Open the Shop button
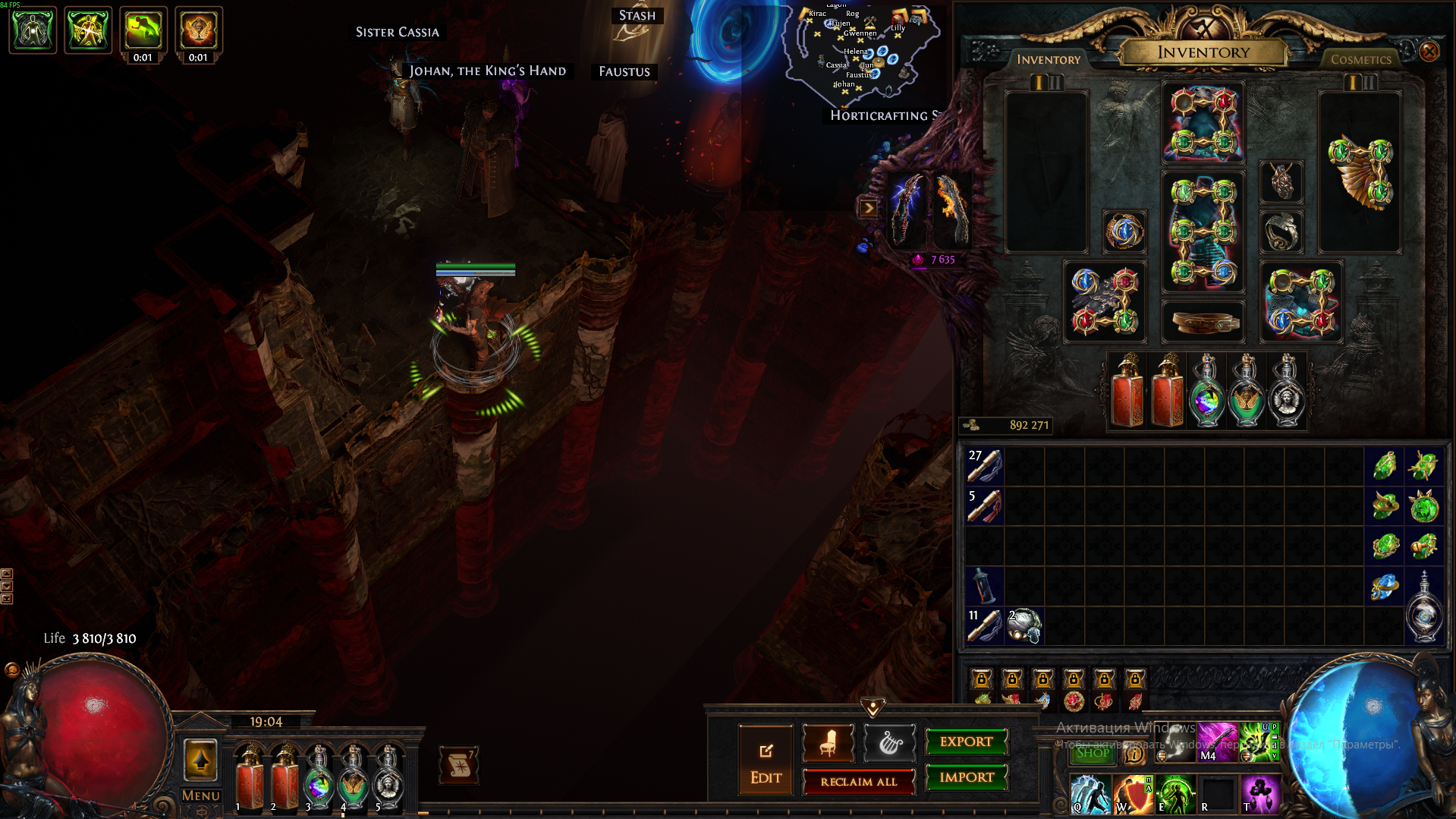The height and width of the screenshot is (819, 1456). coord(1092,753)
